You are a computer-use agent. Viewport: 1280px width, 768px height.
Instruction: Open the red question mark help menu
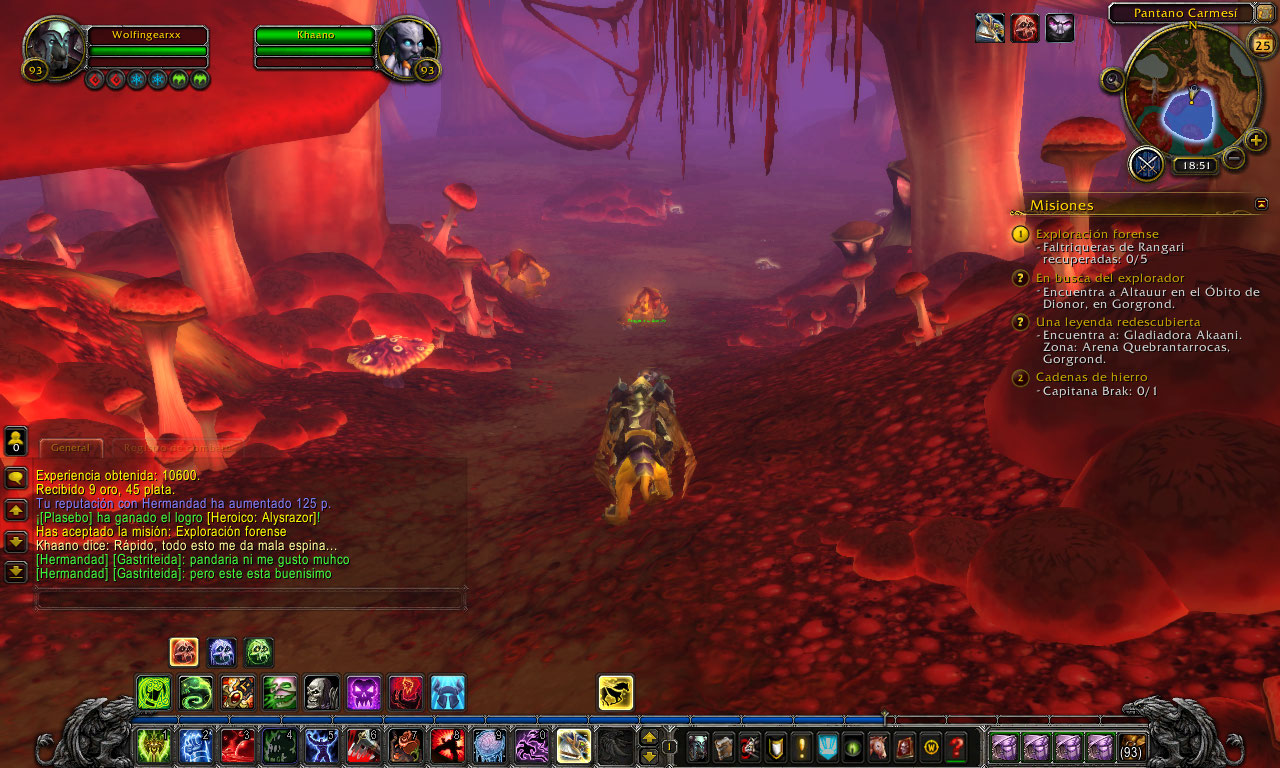956,746
